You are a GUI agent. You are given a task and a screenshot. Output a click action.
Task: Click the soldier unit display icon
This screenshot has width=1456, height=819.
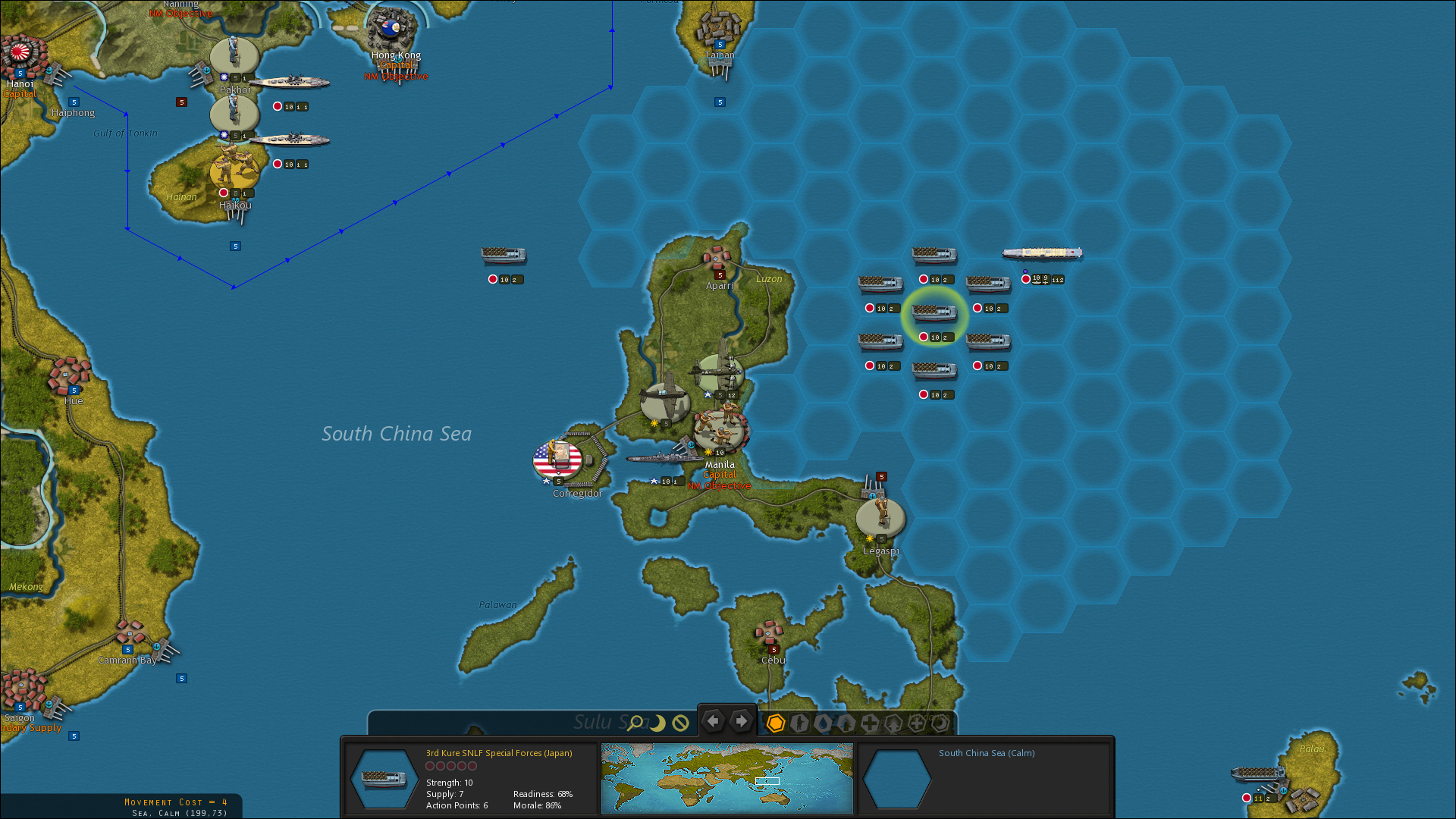(x=799, y=723)
